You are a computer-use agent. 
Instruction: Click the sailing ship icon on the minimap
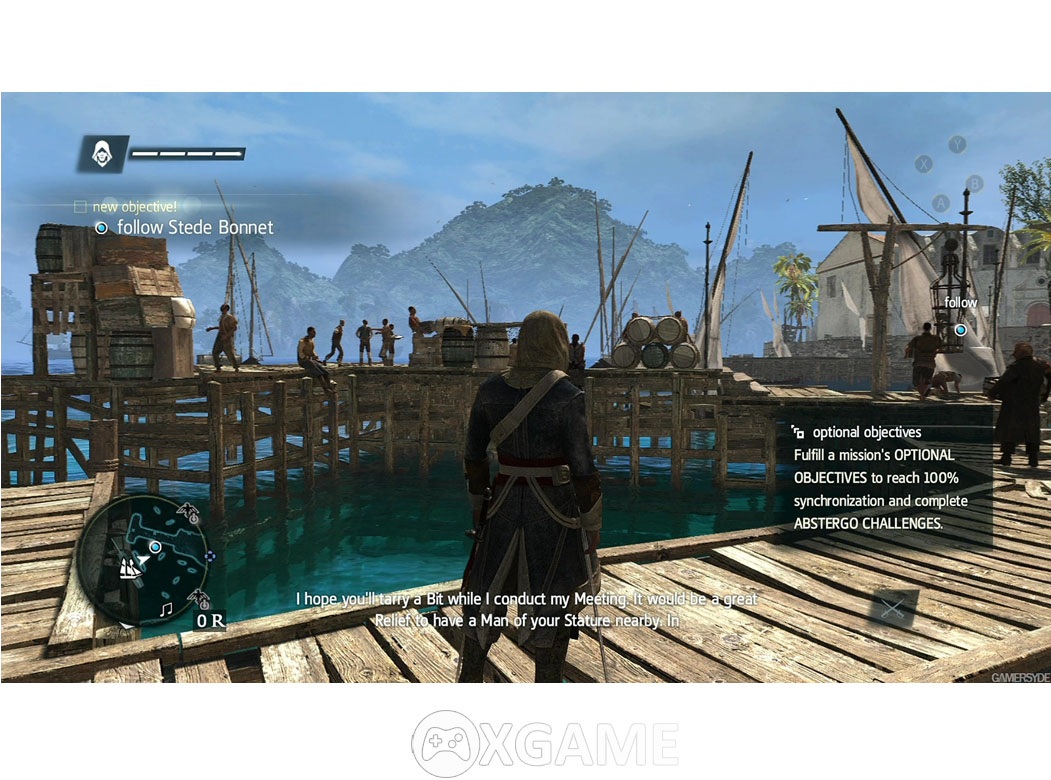click(x=129, y=568)
